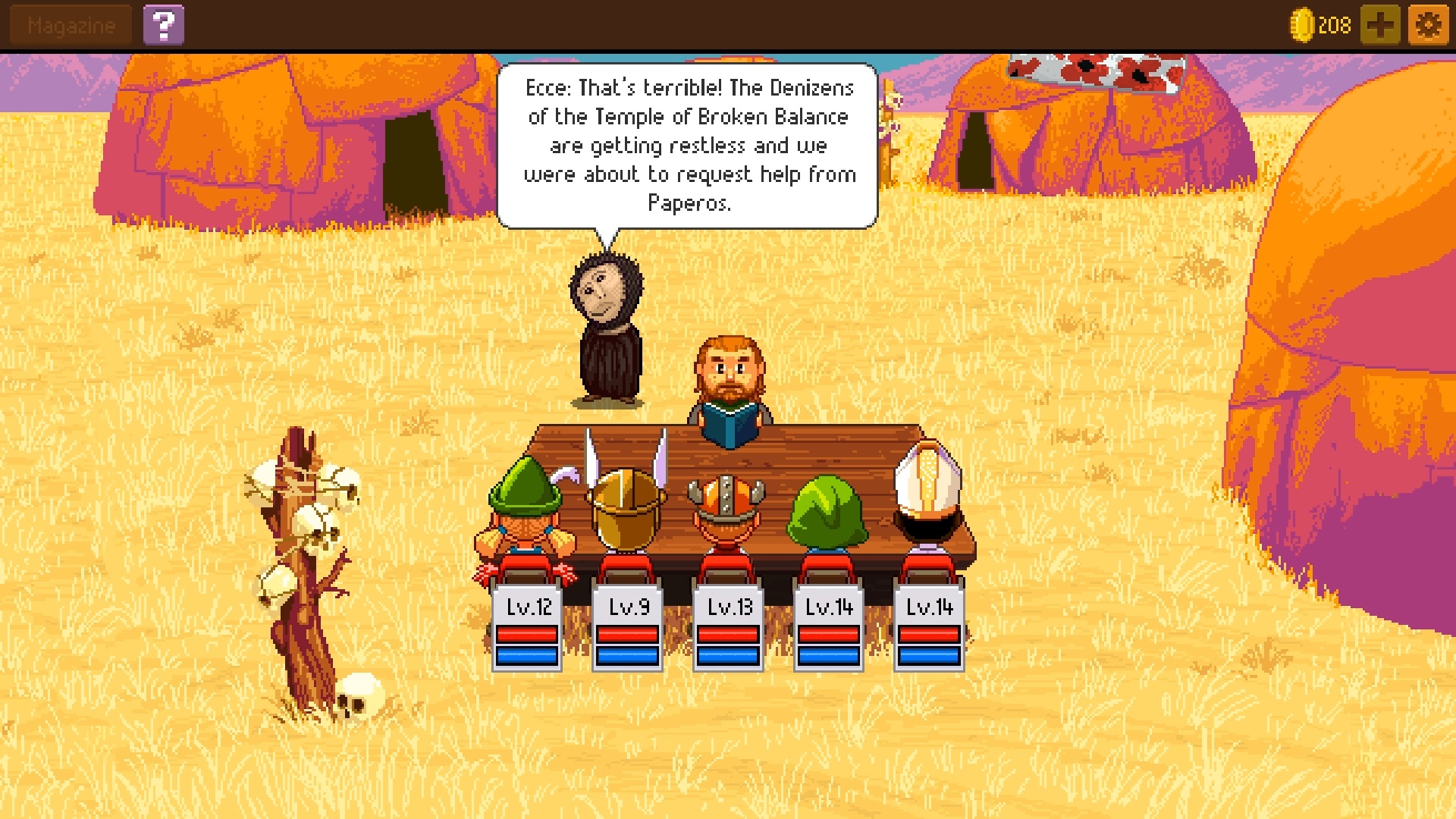Open the gear settings menu
The width and height of the screenshot is (1456, 819).
[x=1428, y=26]
